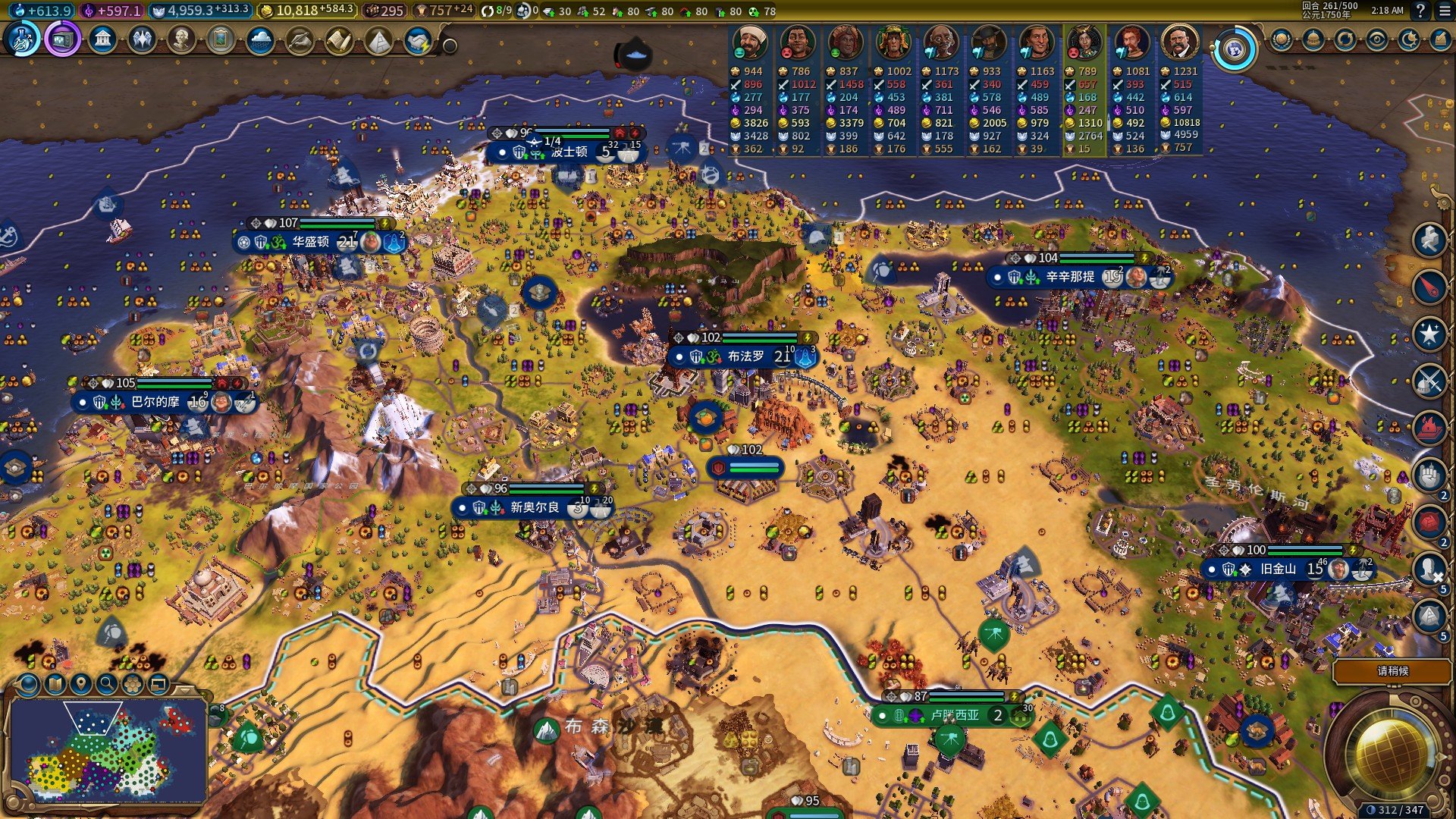Image resolution: width=1456 pixels, height=819 pixels.
Task: Open the government building icon
Action: pyautogui.click(x=102, y=39)
